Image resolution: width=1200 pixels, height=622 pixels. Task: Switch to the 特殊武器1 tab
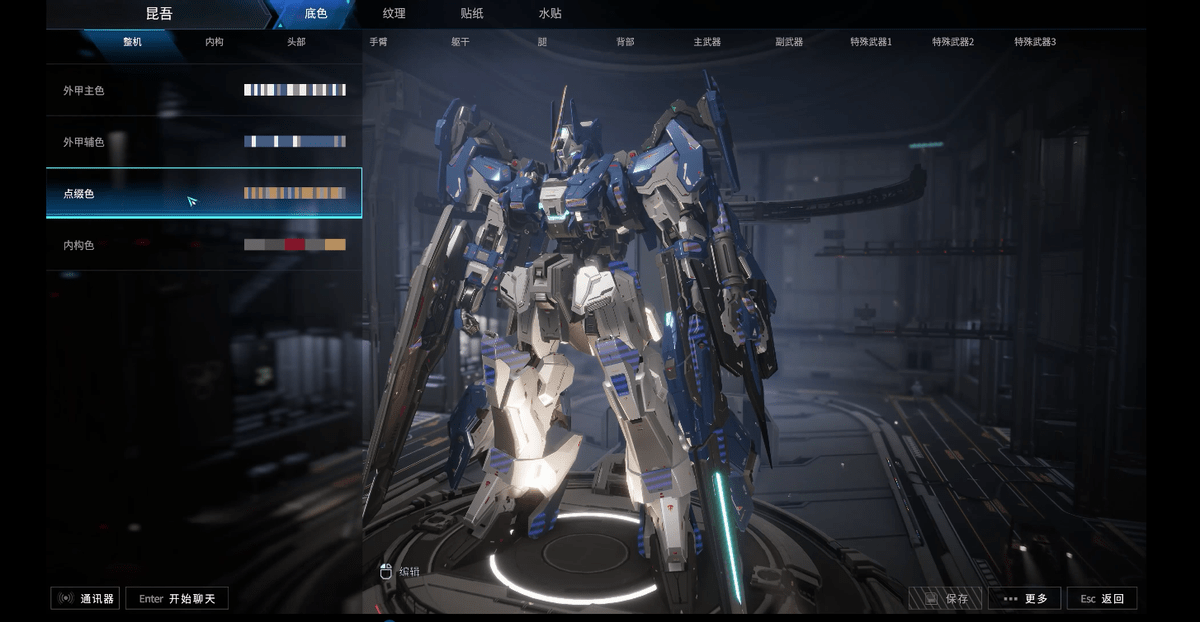871,42
